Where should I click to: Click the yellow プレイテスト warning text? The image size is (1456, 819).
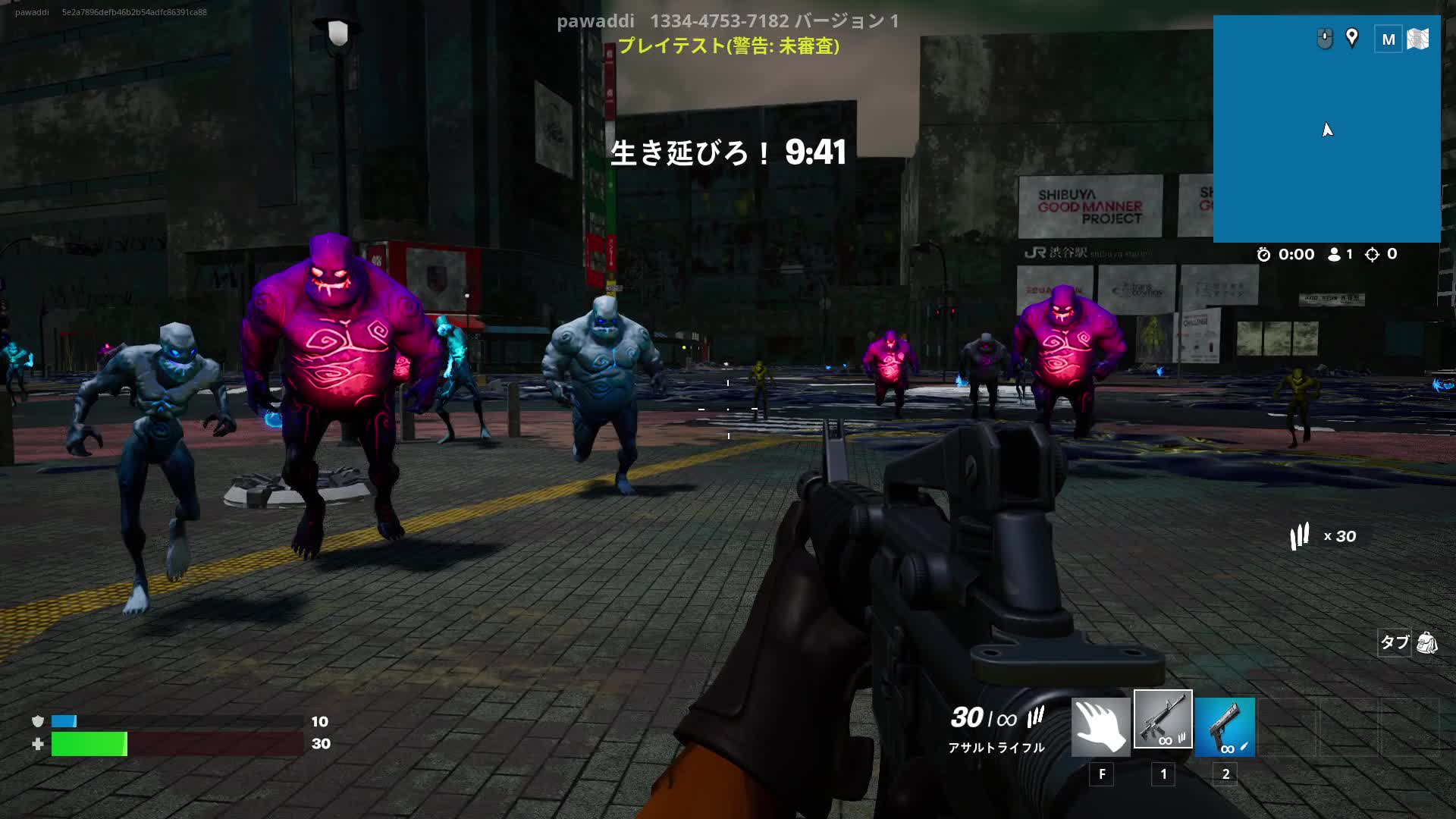(728, 48)
